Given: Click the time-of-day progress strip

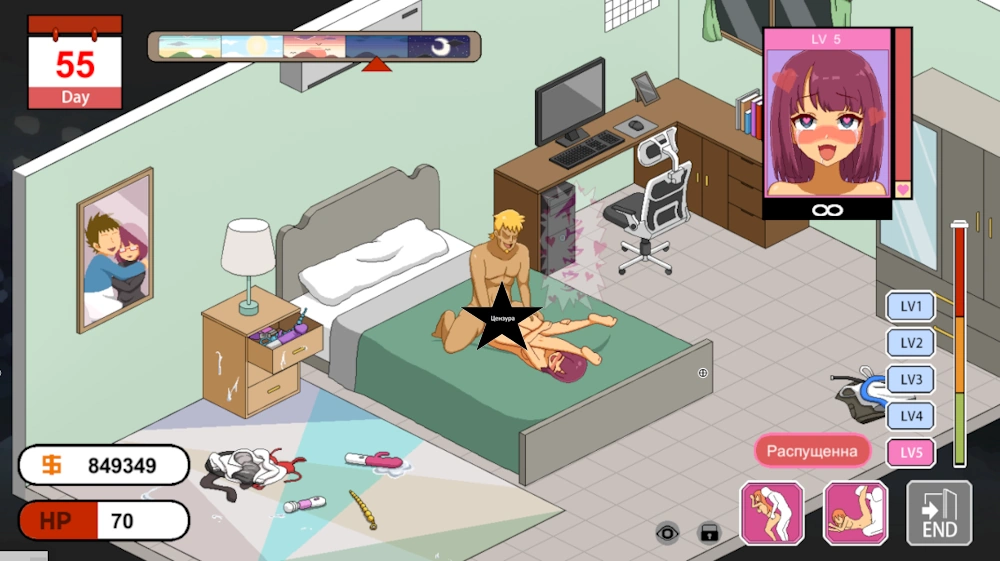Looking at the screenshot, I should pos(314,47).
